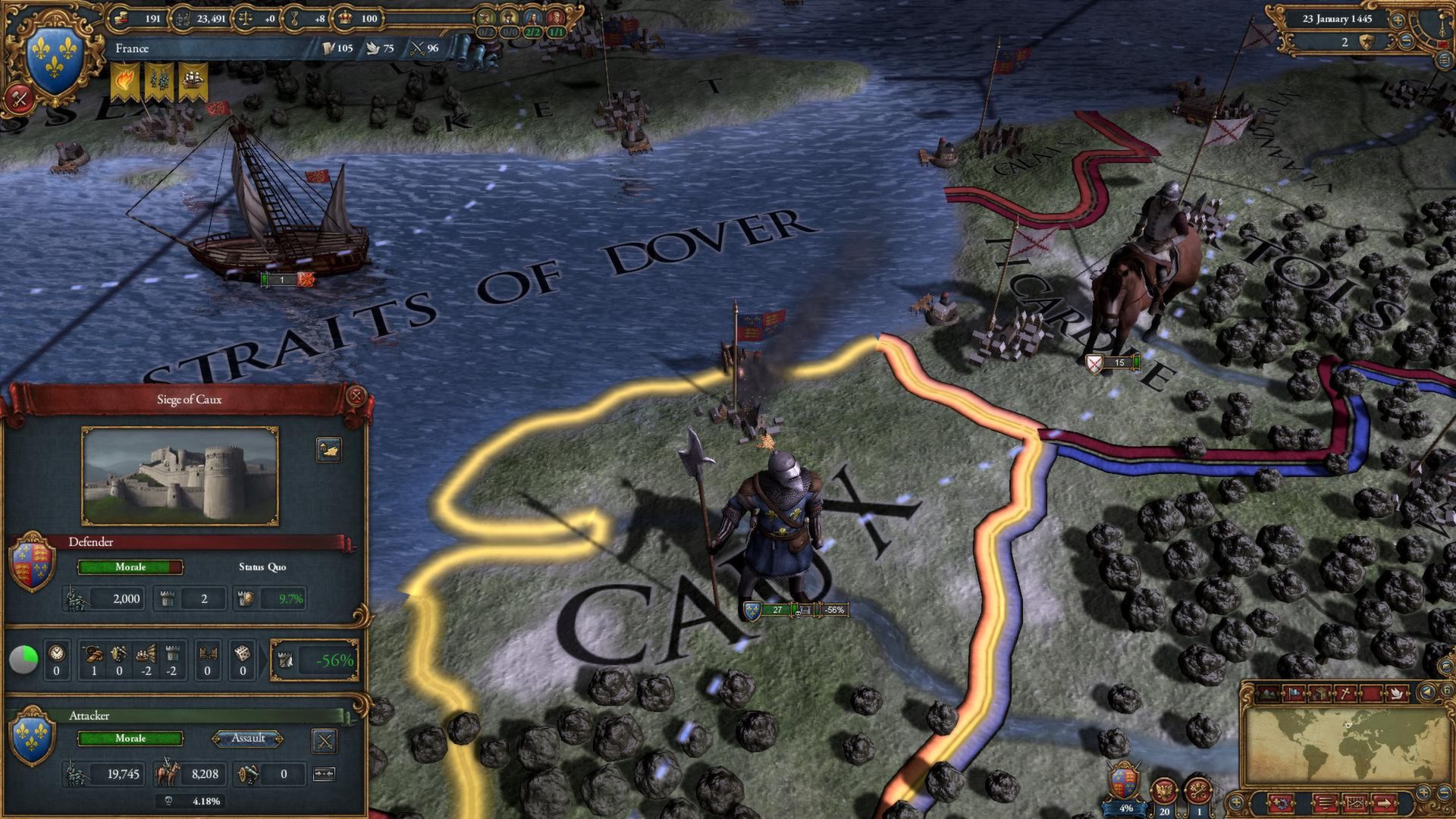Switch to trade crate map mode
This screenshot has height=819, width=1456.
[1320, 692]
